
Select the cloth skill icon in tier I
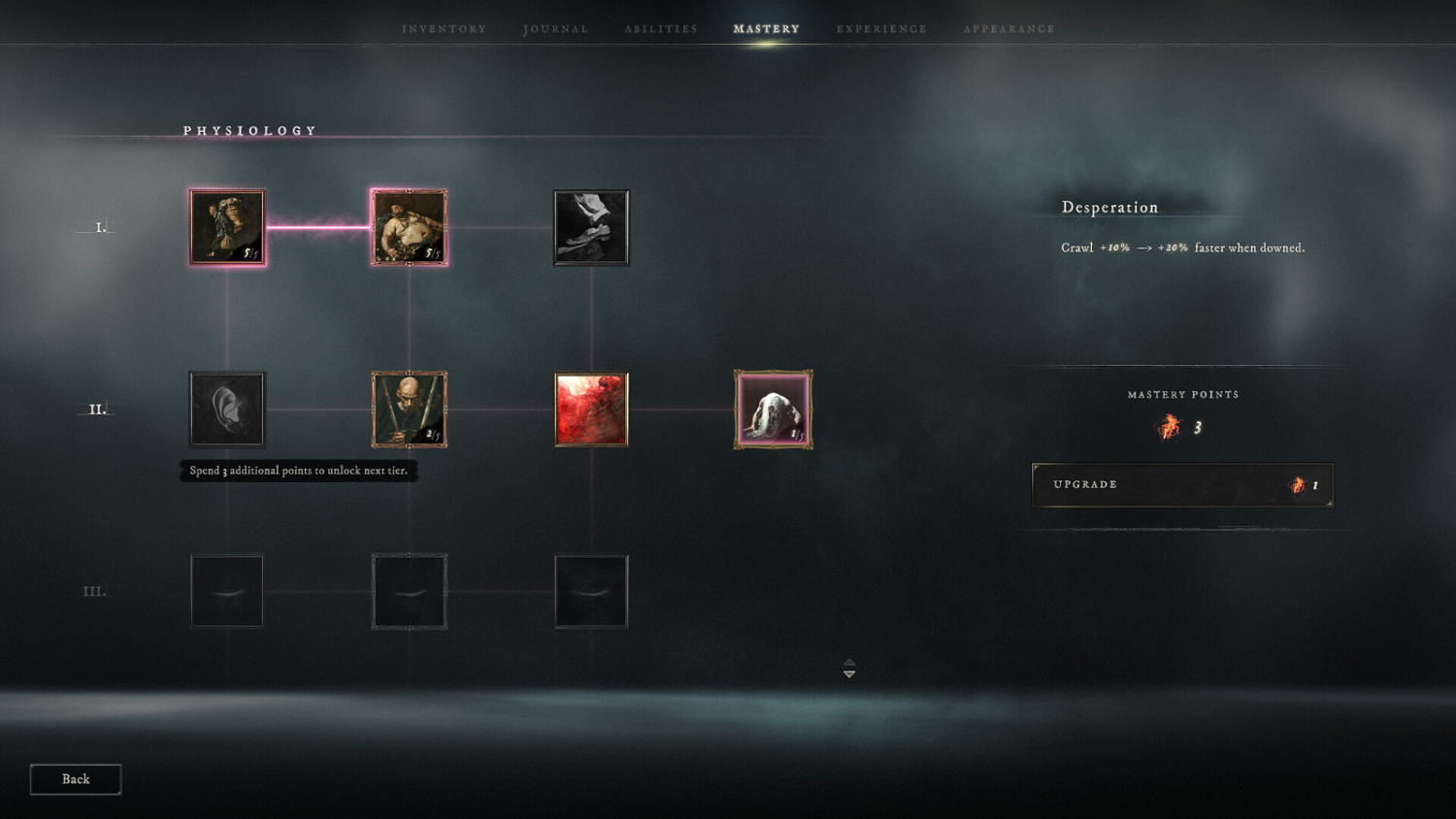coord(591,226)
